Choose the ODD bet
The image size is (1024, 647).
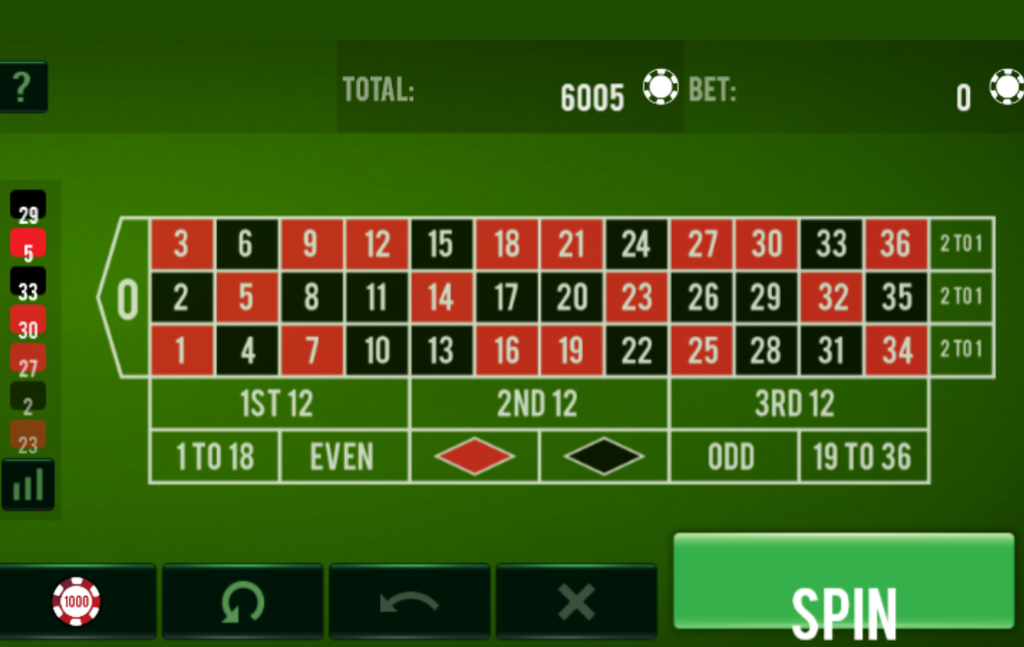coord(733,457)
